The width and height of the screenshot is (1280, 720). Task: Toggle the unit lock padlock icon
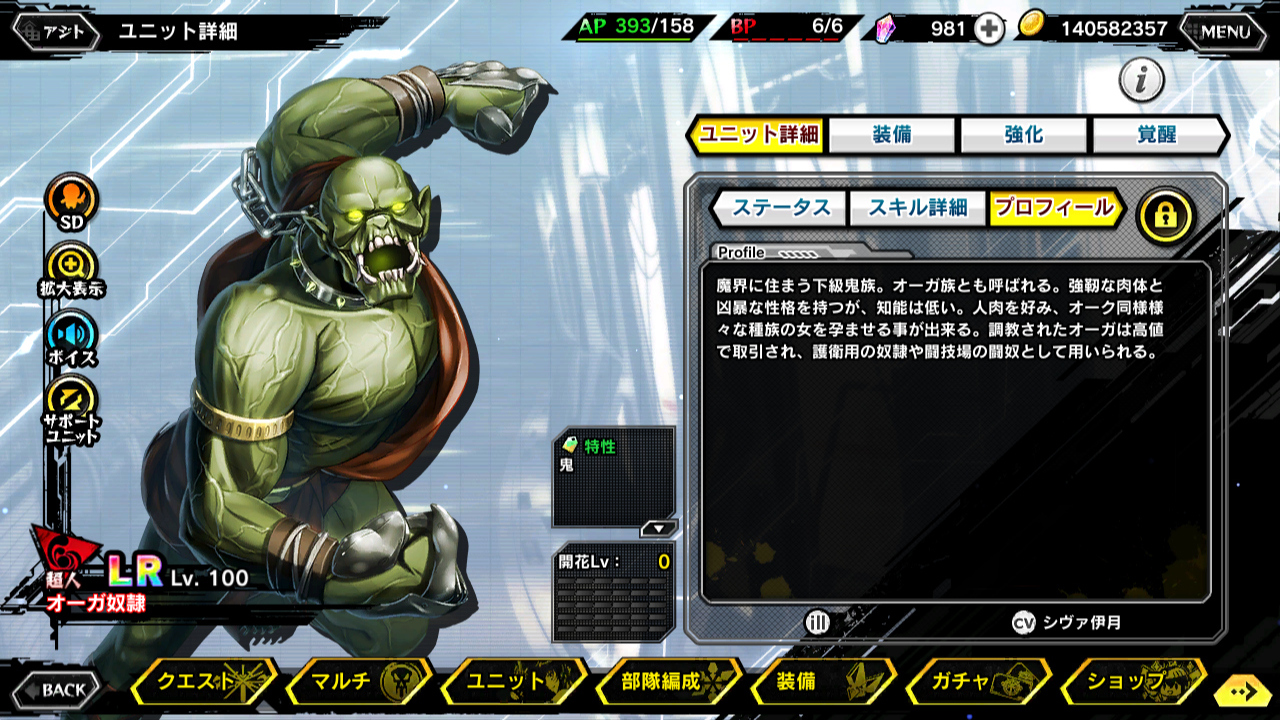pos(1165,214)
